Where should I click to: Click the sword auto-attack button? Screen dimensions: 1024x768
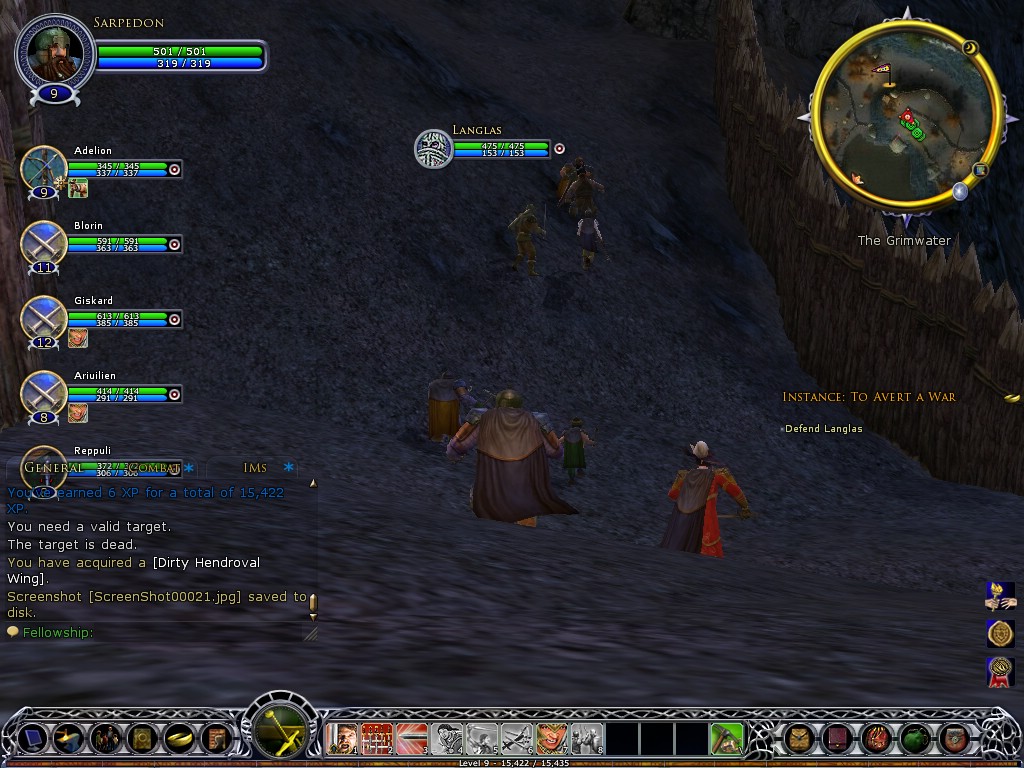(x=281, y=725)
